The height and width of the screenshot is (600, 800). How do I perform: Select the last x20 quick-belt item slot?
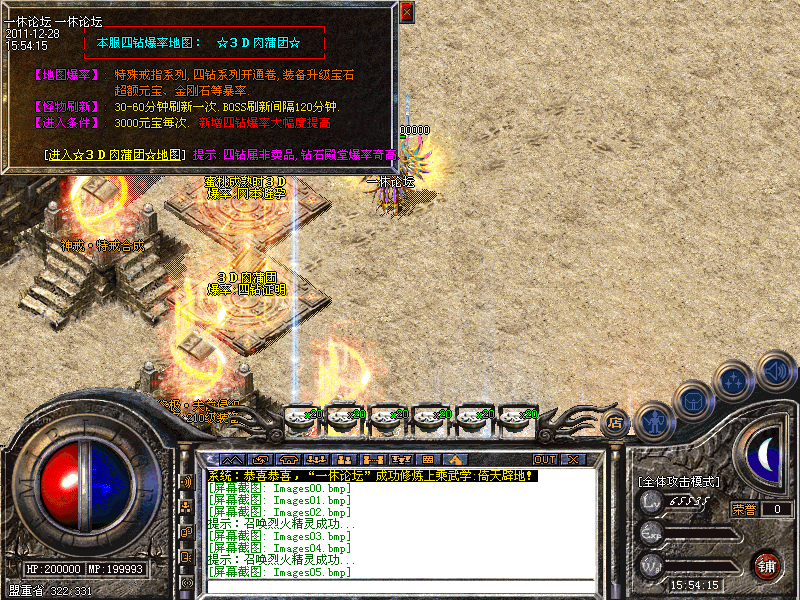coord(517,414)
